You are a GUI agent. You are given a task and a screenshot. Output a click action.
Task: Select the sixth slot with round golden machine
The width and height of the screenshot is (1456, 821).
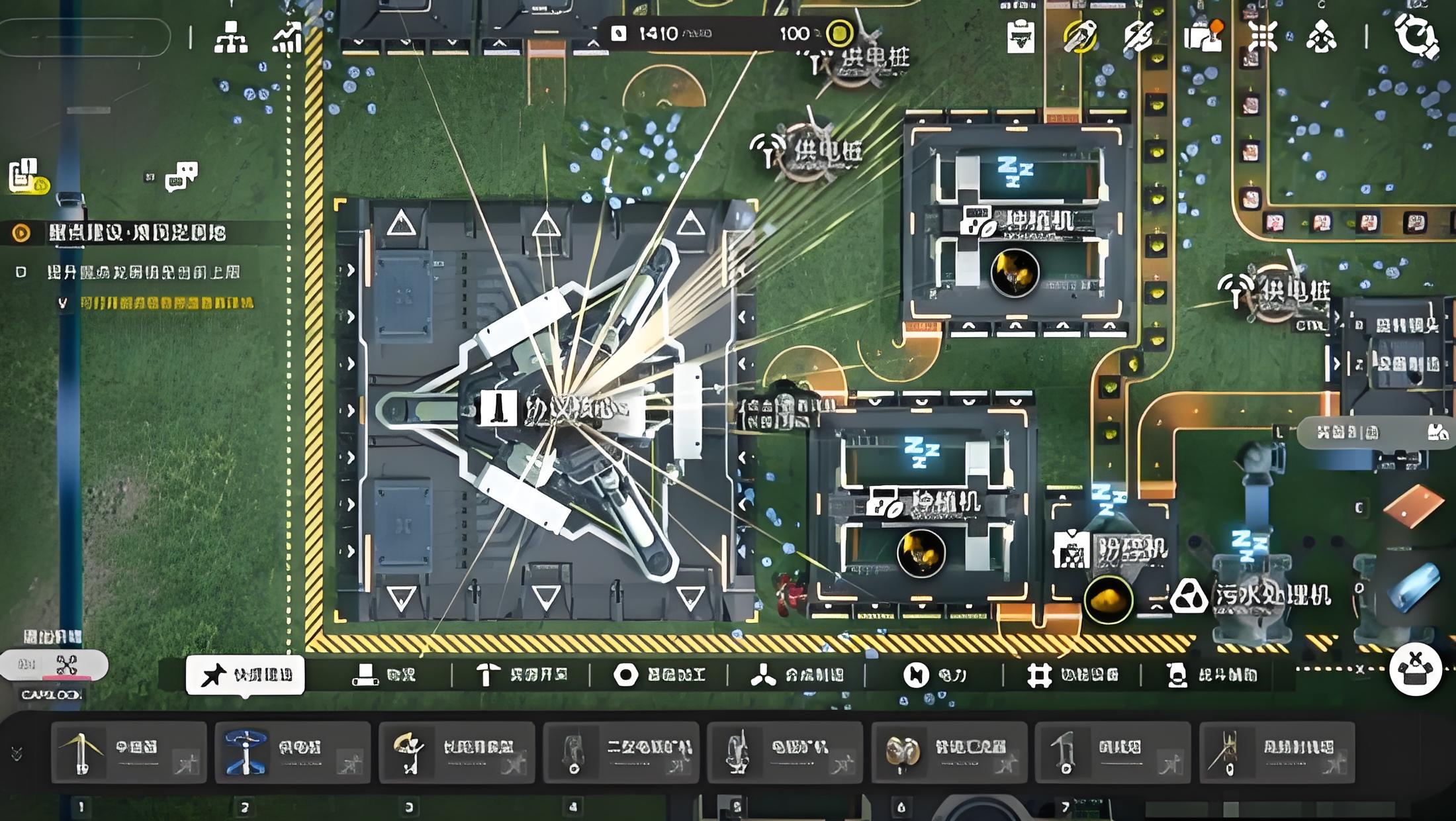[x=949, y=752]
